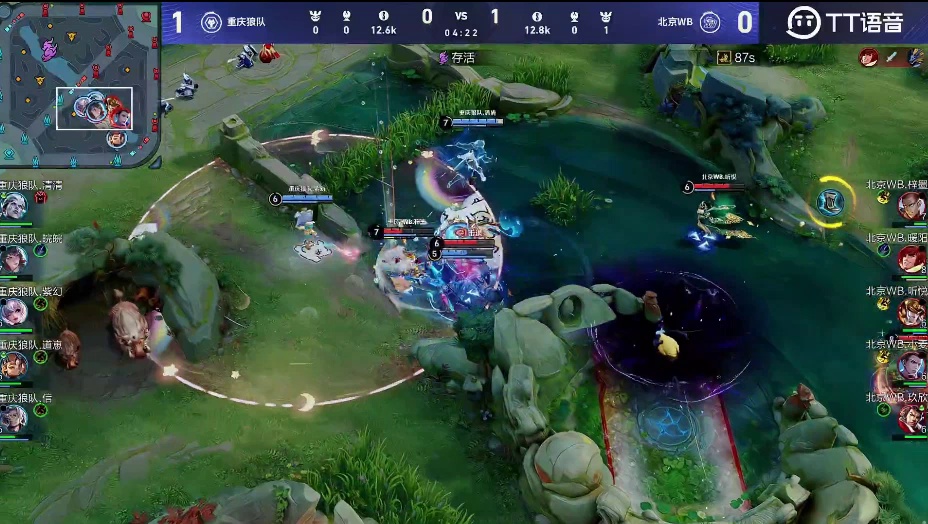Viewport: 928px width, 524px height.
Task: Choose 北京WB.小麦 hero portrait
Action: click(911, 365)
